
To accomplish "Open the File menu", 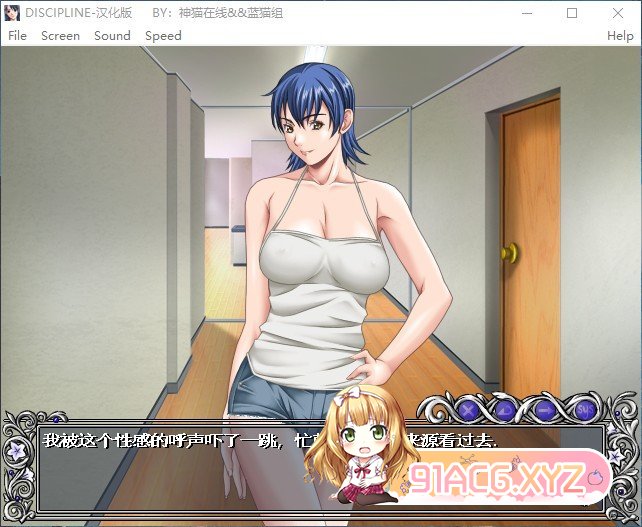I will pos(17,35).
